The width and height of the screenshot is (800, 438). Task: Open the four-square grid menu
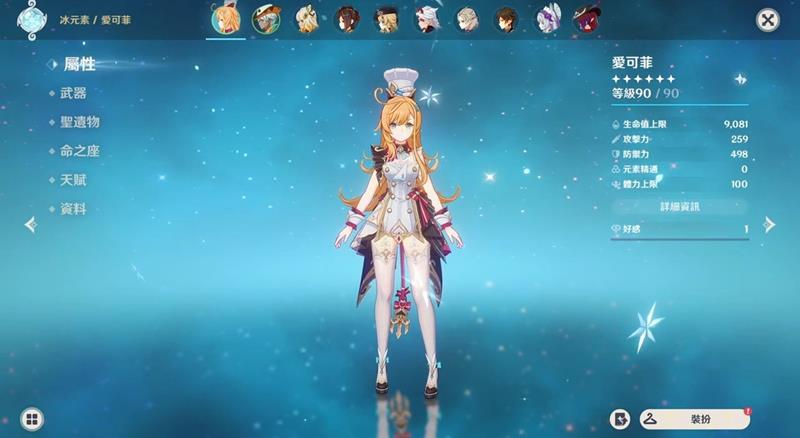tap(32, 419)
